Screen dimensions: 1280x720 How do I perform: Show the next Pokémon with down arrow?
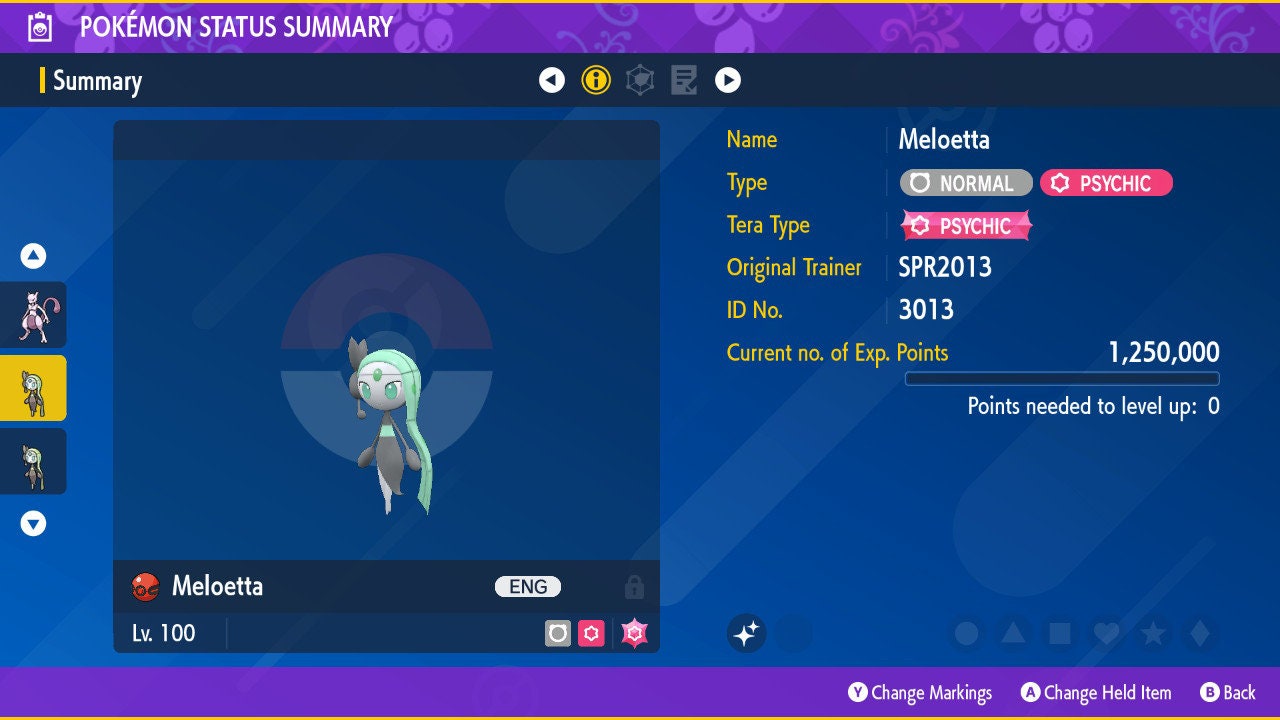[x=34, y=523]
